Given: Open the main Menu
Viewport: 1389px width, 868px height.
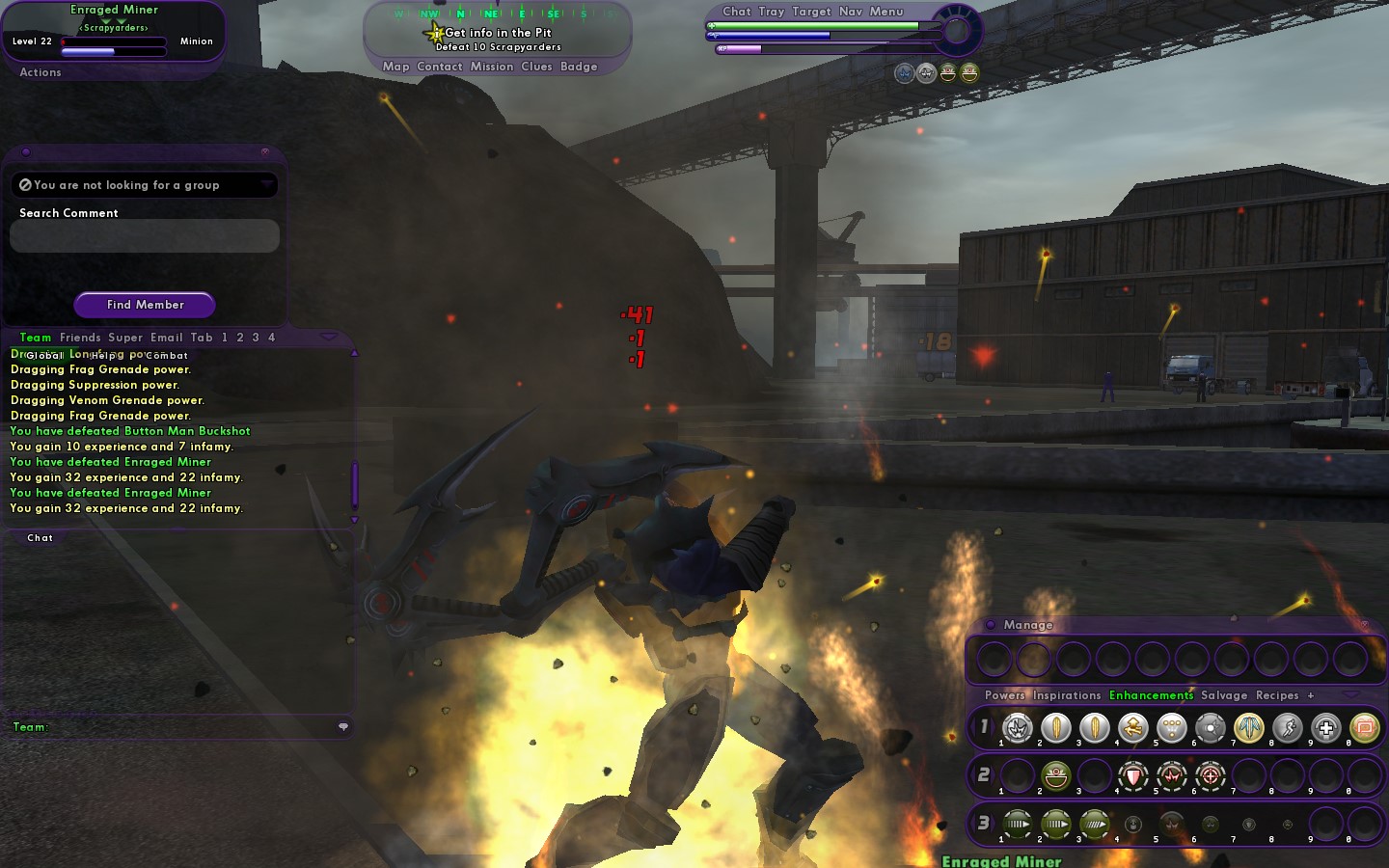Looking at the screenshot, I should (x=886, y=12).
